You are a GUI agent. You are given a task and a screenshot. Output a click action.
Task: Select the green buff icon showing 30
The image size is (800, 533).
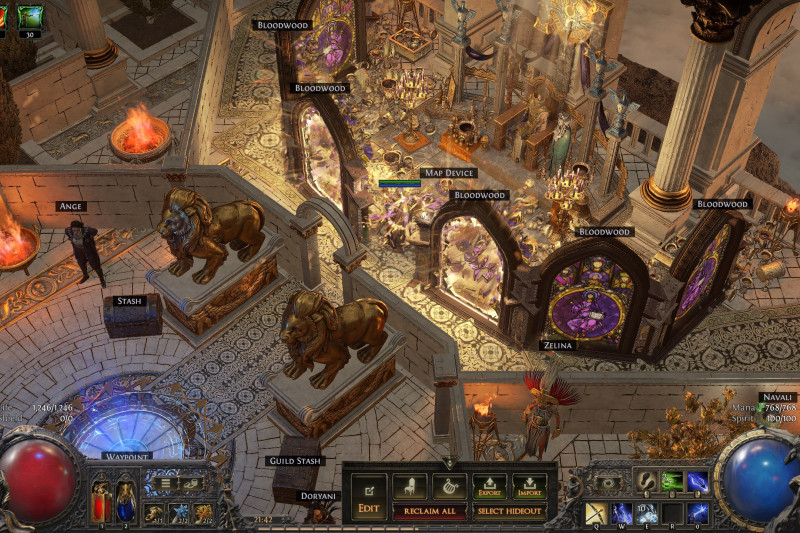30,16
